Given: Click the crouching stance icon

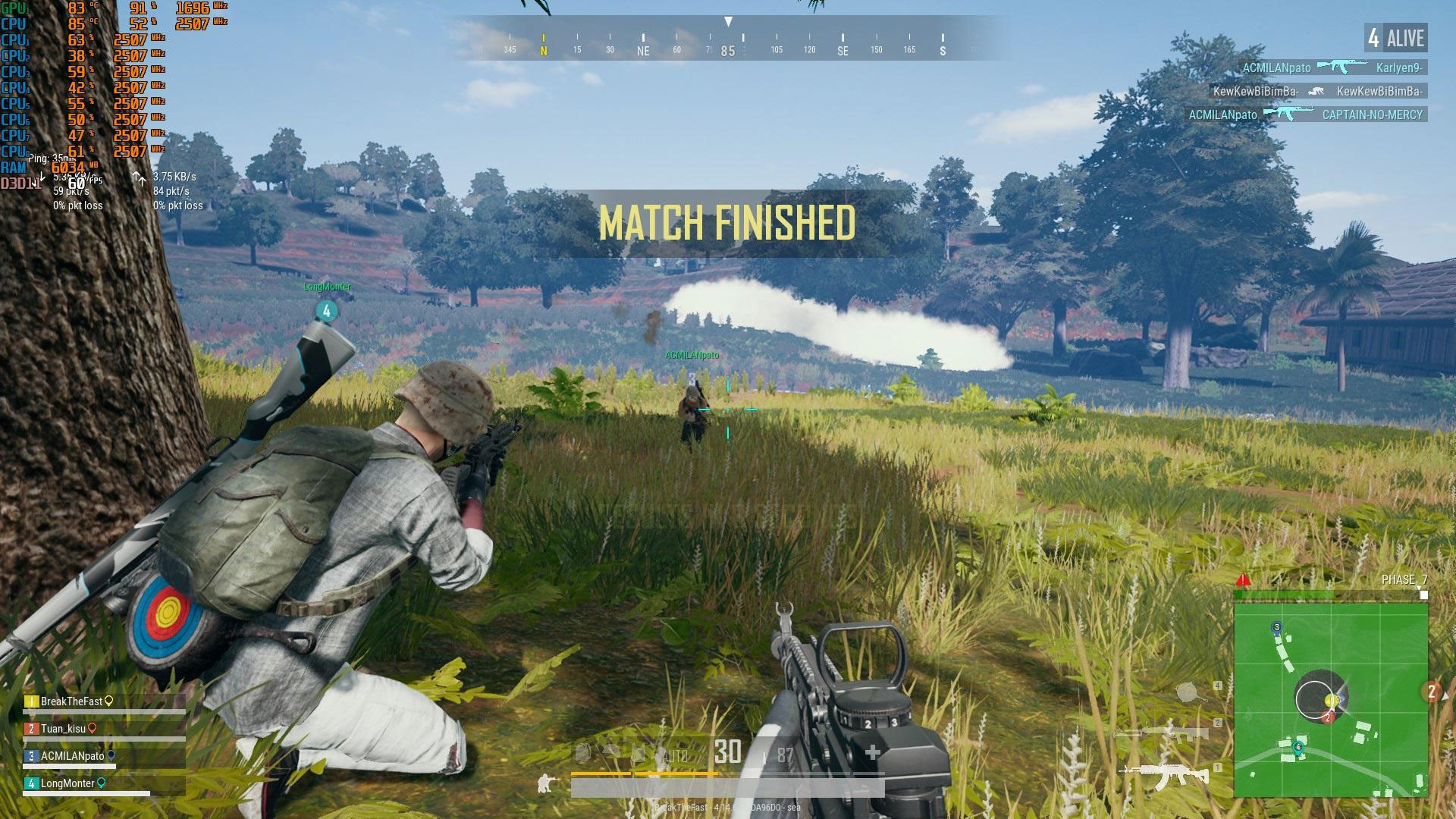Looking at the screenshot, I should 544,783.
